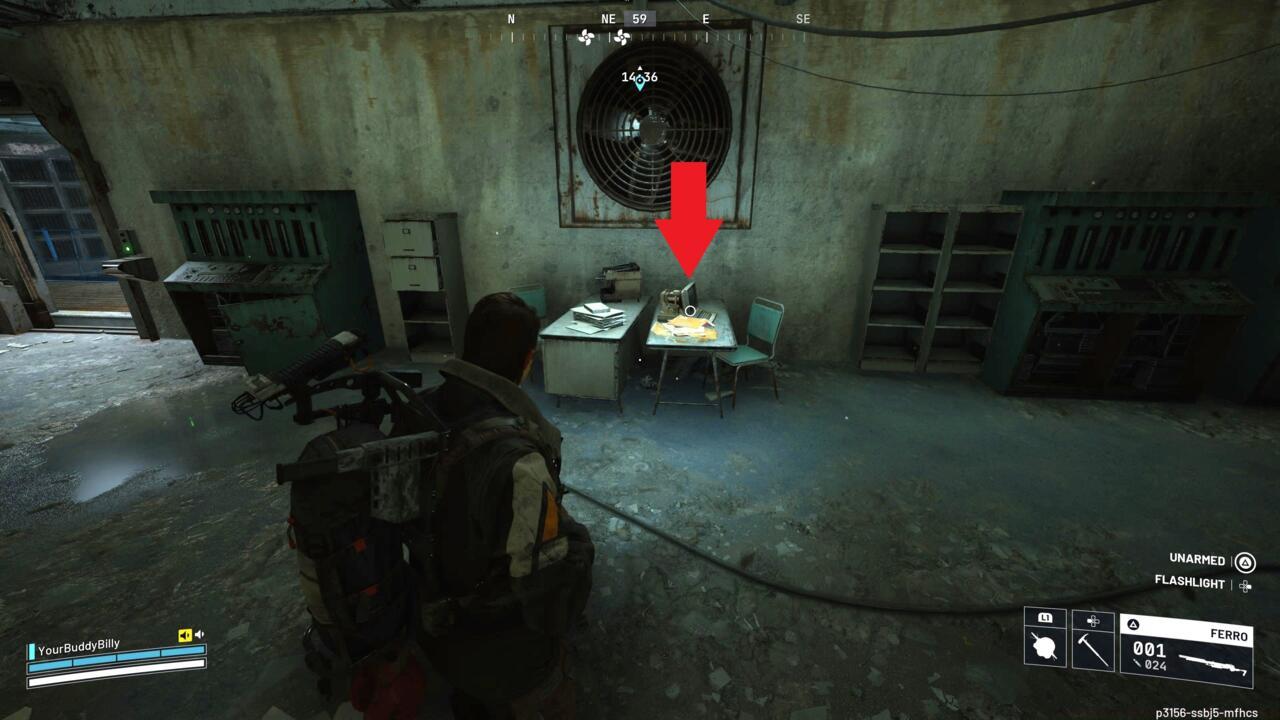Click the UNARMED label in the HUD
Screen dimensions: 1280x720
(1194, 559)
